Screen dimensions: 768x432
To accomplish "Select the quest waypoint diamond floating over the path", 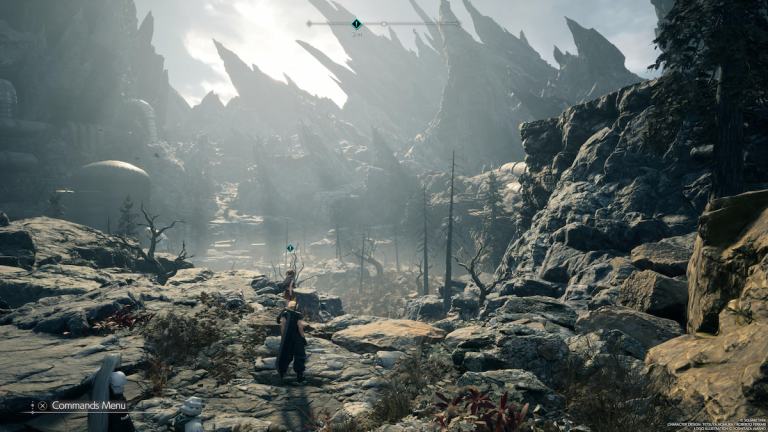I will pos(290,248).
